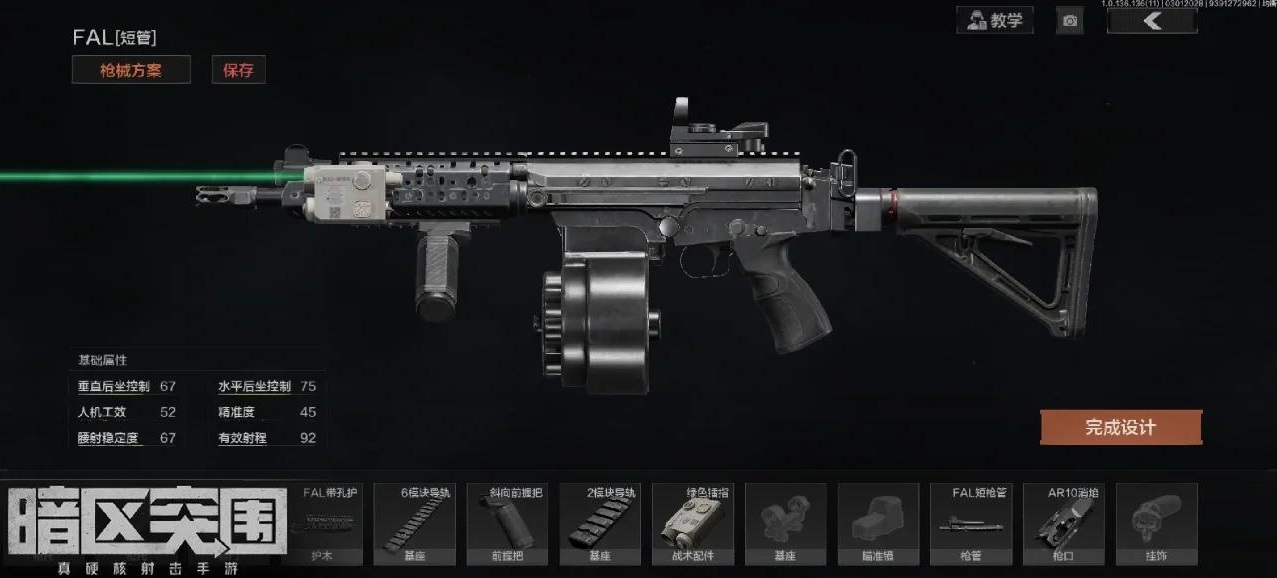Click the camera screenshot icon
Viewport: 1277px width, 578px height.
coord(1071,21)
